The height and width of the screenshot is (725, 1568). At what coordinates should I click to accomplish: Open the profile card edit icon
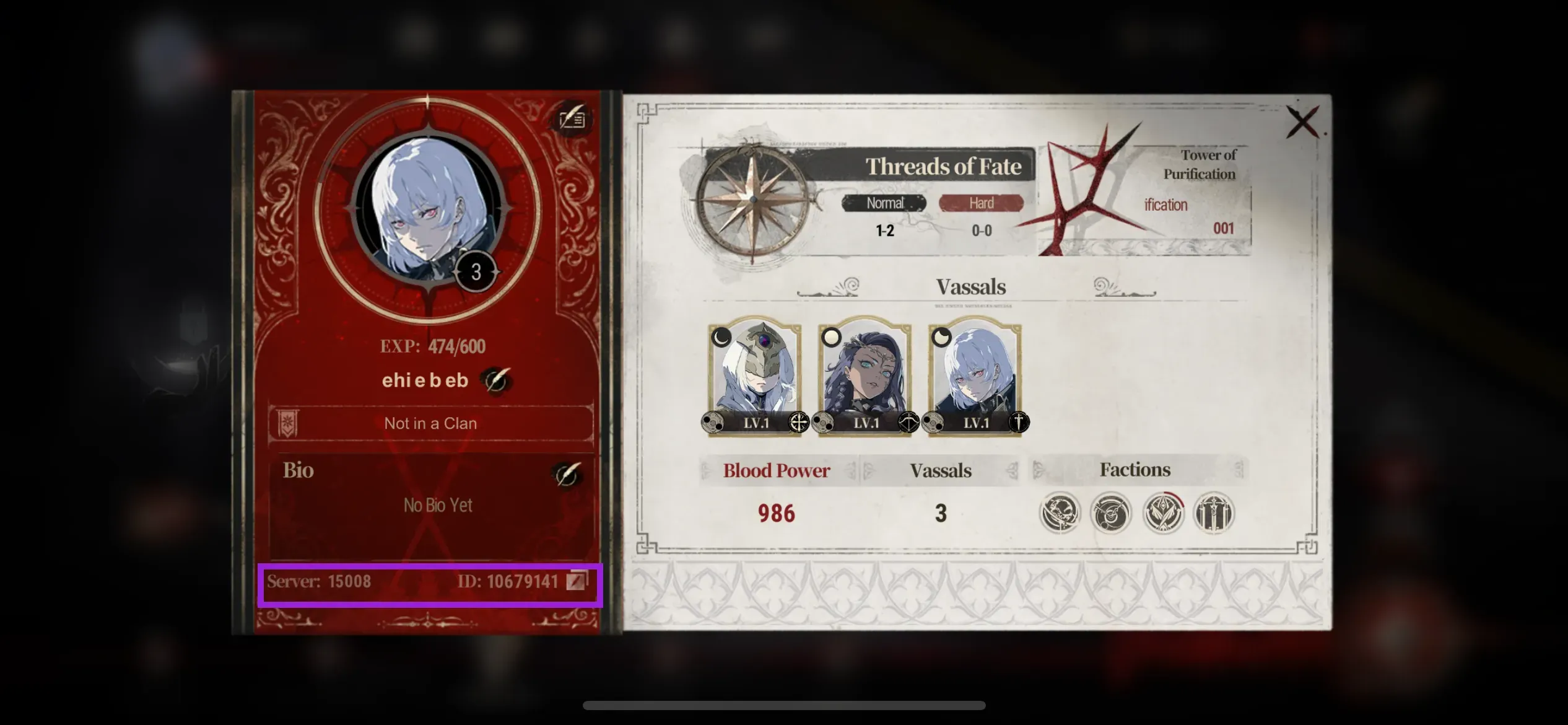point(572,118)
